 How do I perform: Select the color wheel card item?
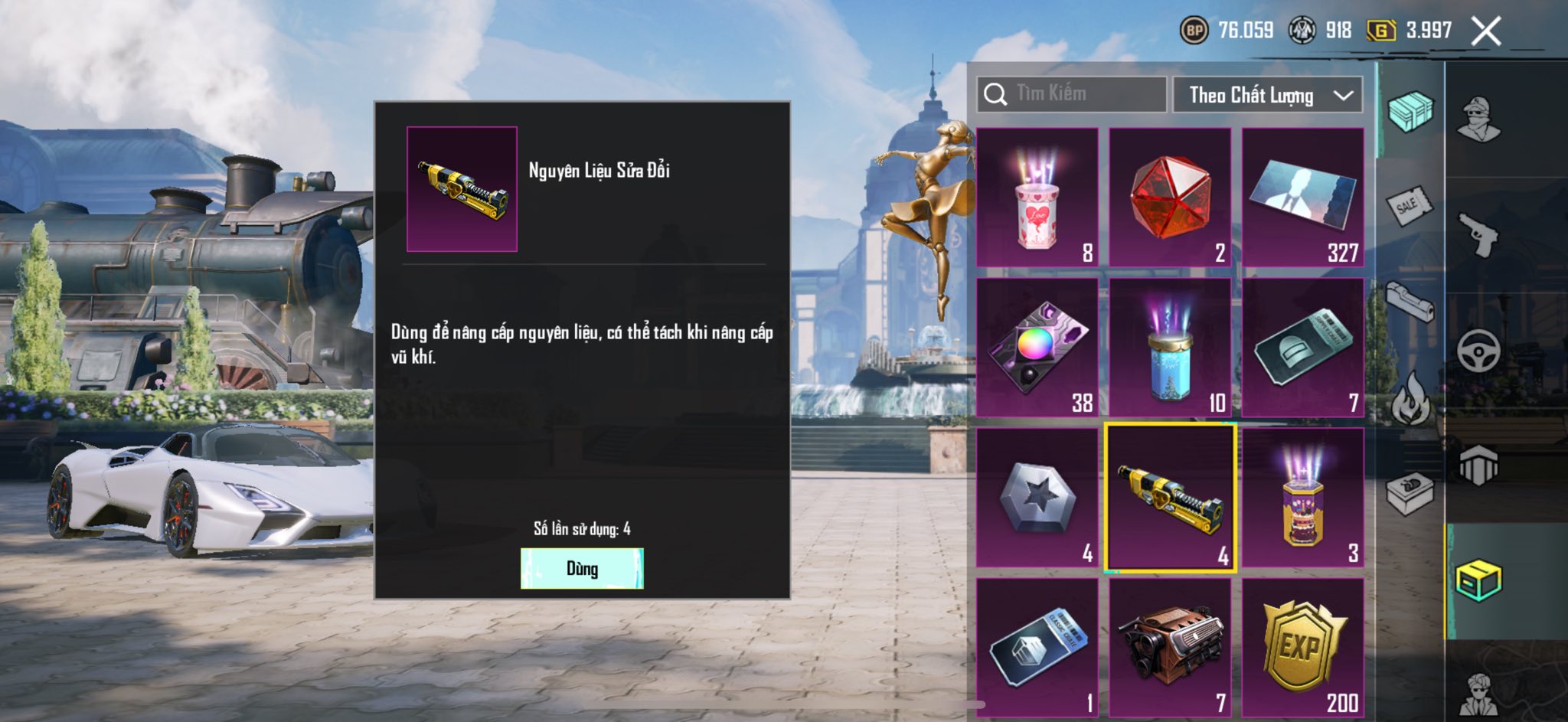pos(1037,348)
